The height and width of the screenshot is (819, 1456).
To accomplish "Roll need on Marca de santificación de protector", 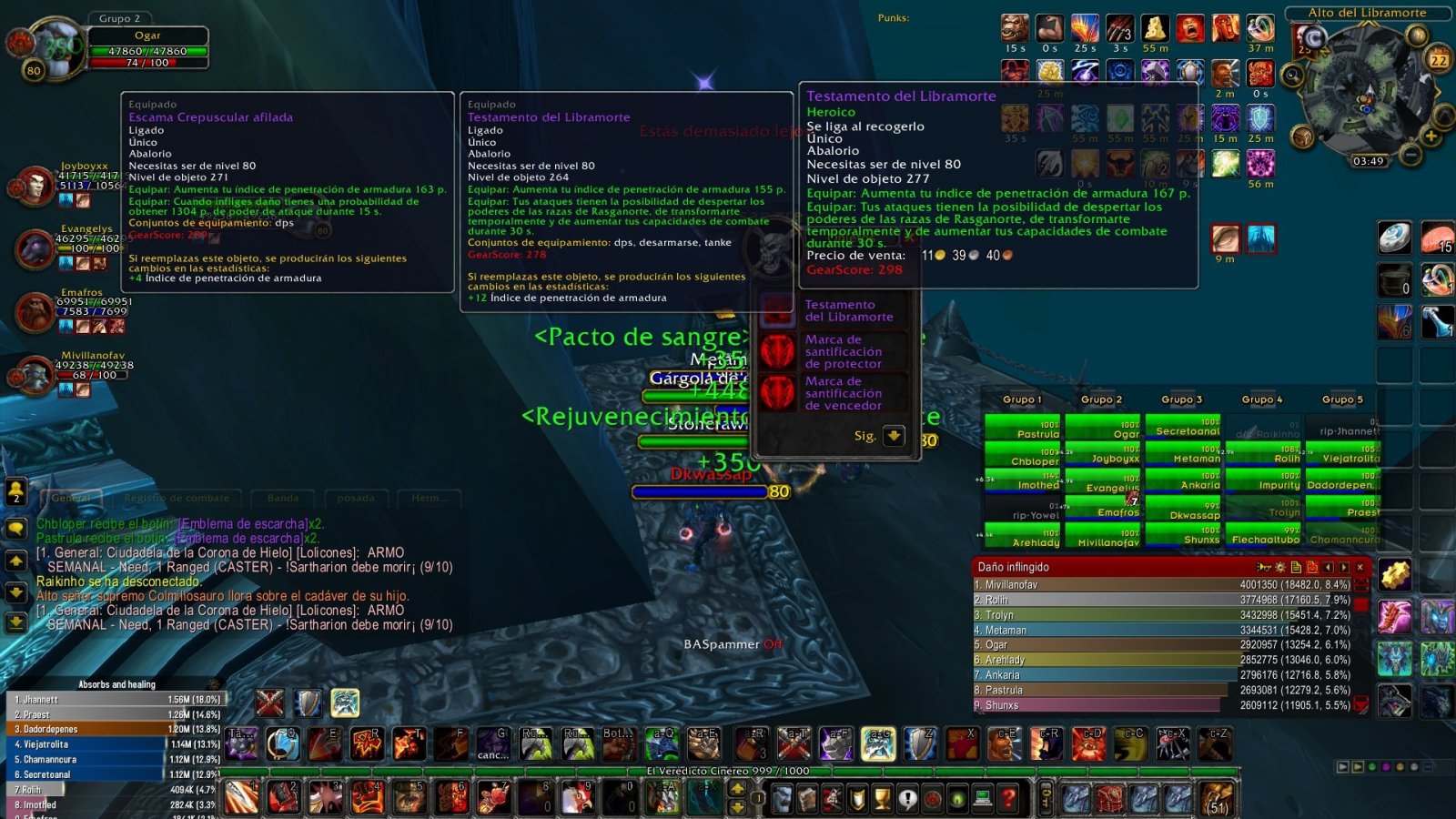I will (778, 351).
